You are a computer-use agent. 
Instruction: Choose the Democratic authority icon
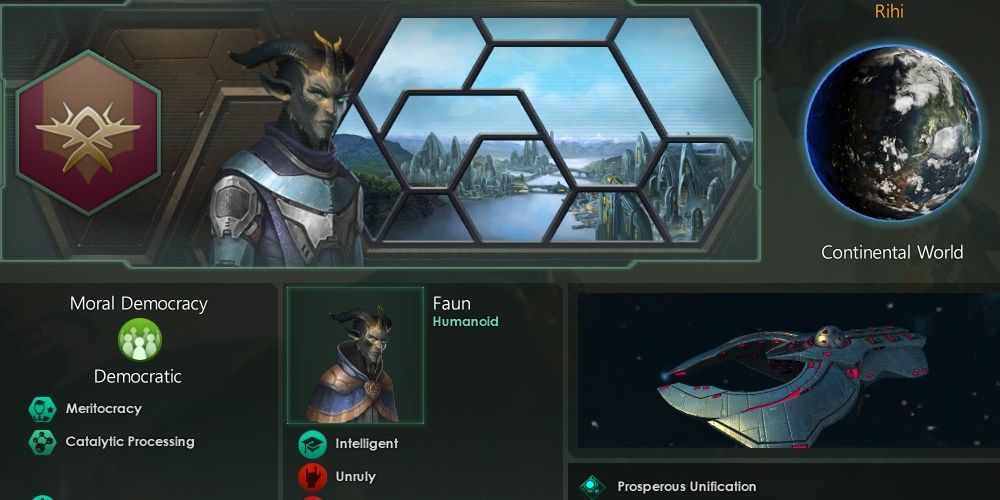point(139,341)
